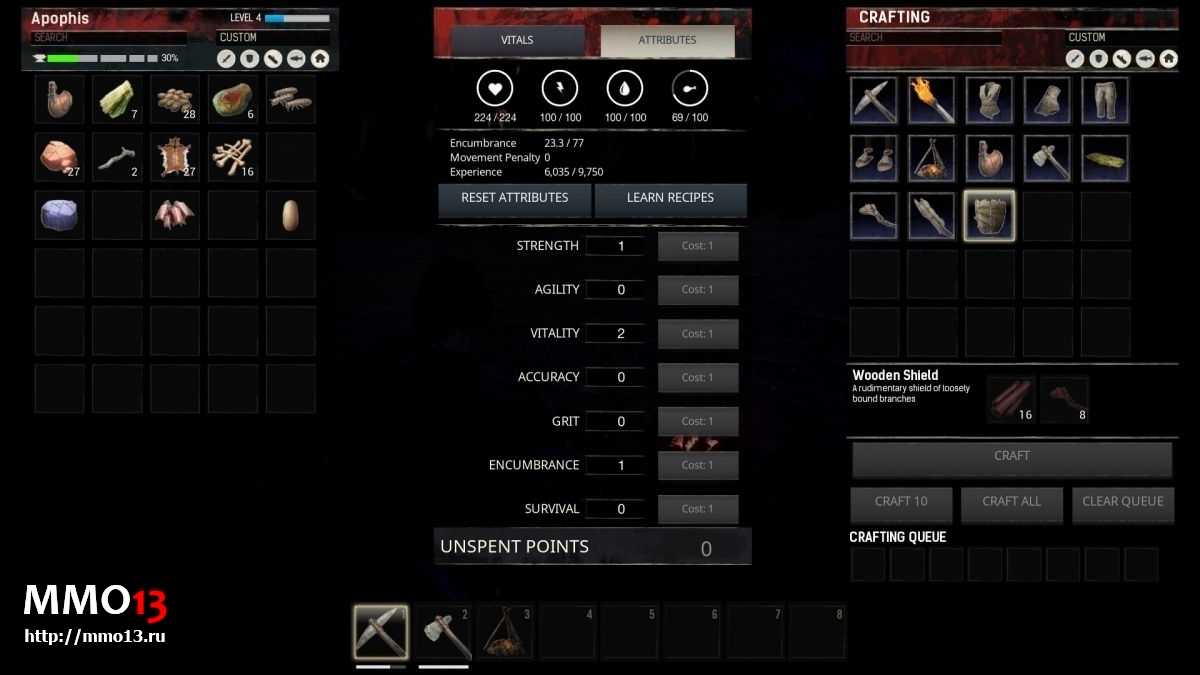The image size is (1200, 675).
Task: Focus the inventory search box
Action: coord(108,38)
